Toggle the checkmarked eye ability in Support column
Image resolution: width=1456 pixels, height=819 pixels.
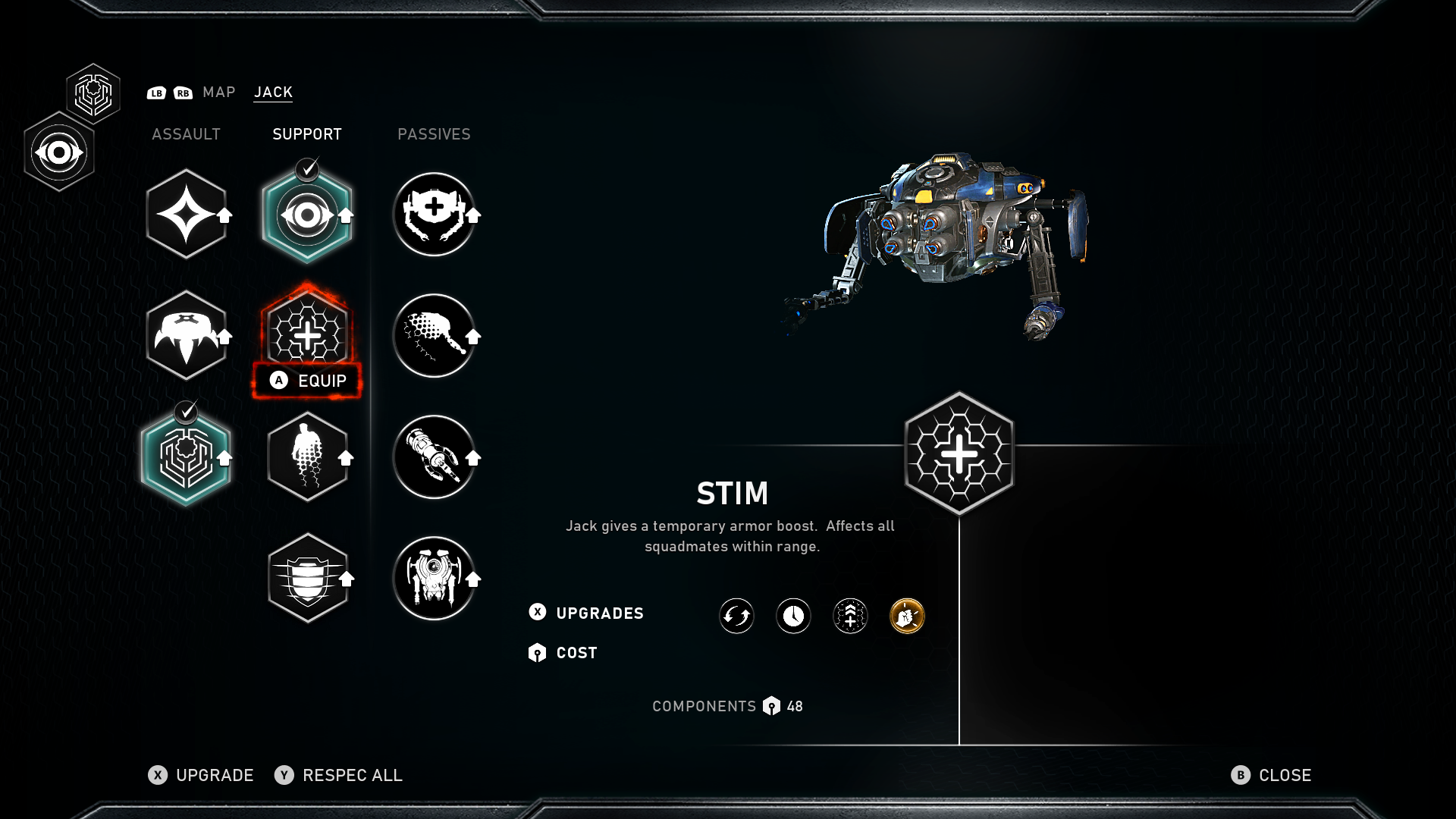[307, 213]
